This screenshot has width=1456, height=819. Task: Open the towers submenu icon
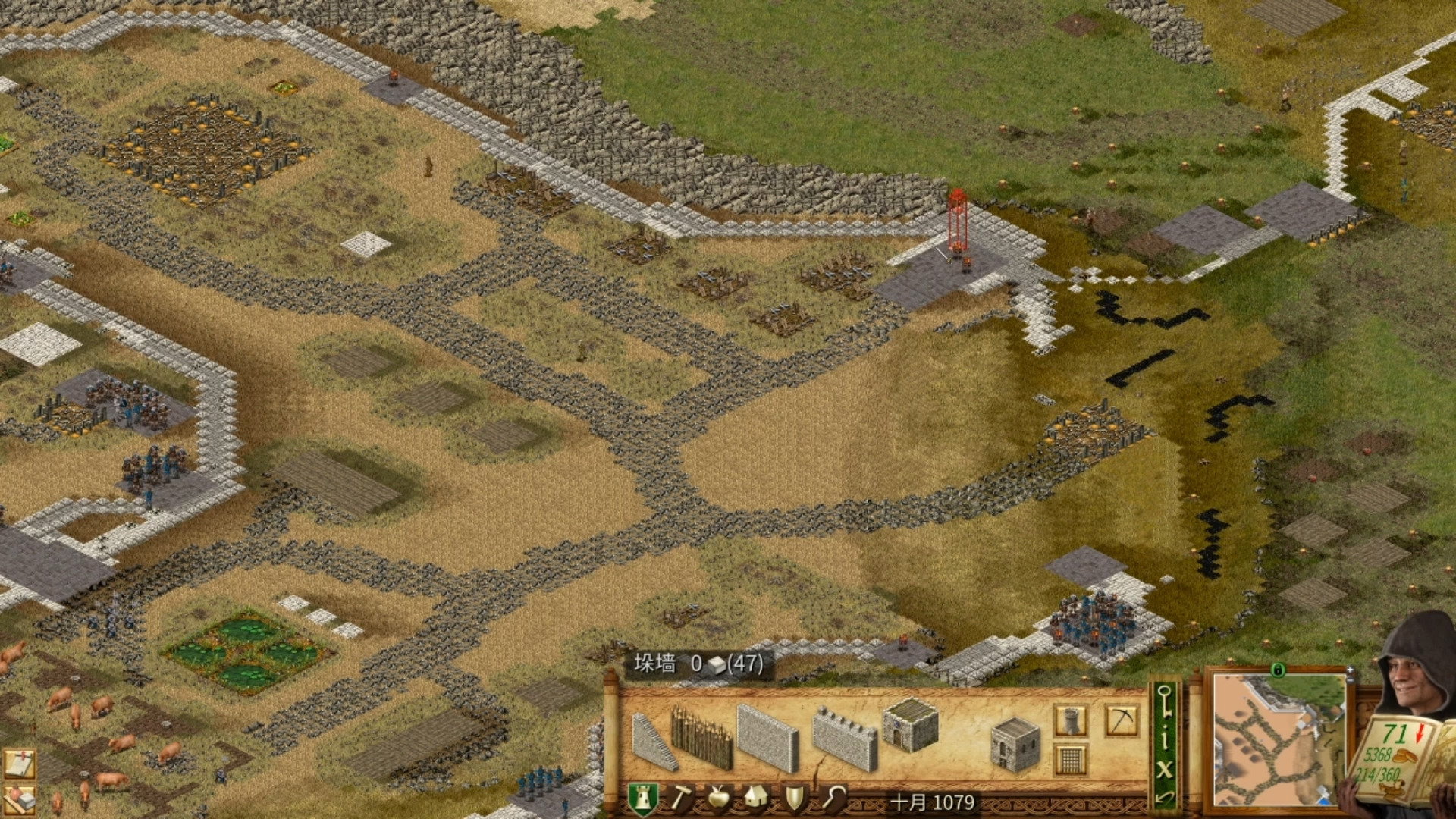point(1070,720)
